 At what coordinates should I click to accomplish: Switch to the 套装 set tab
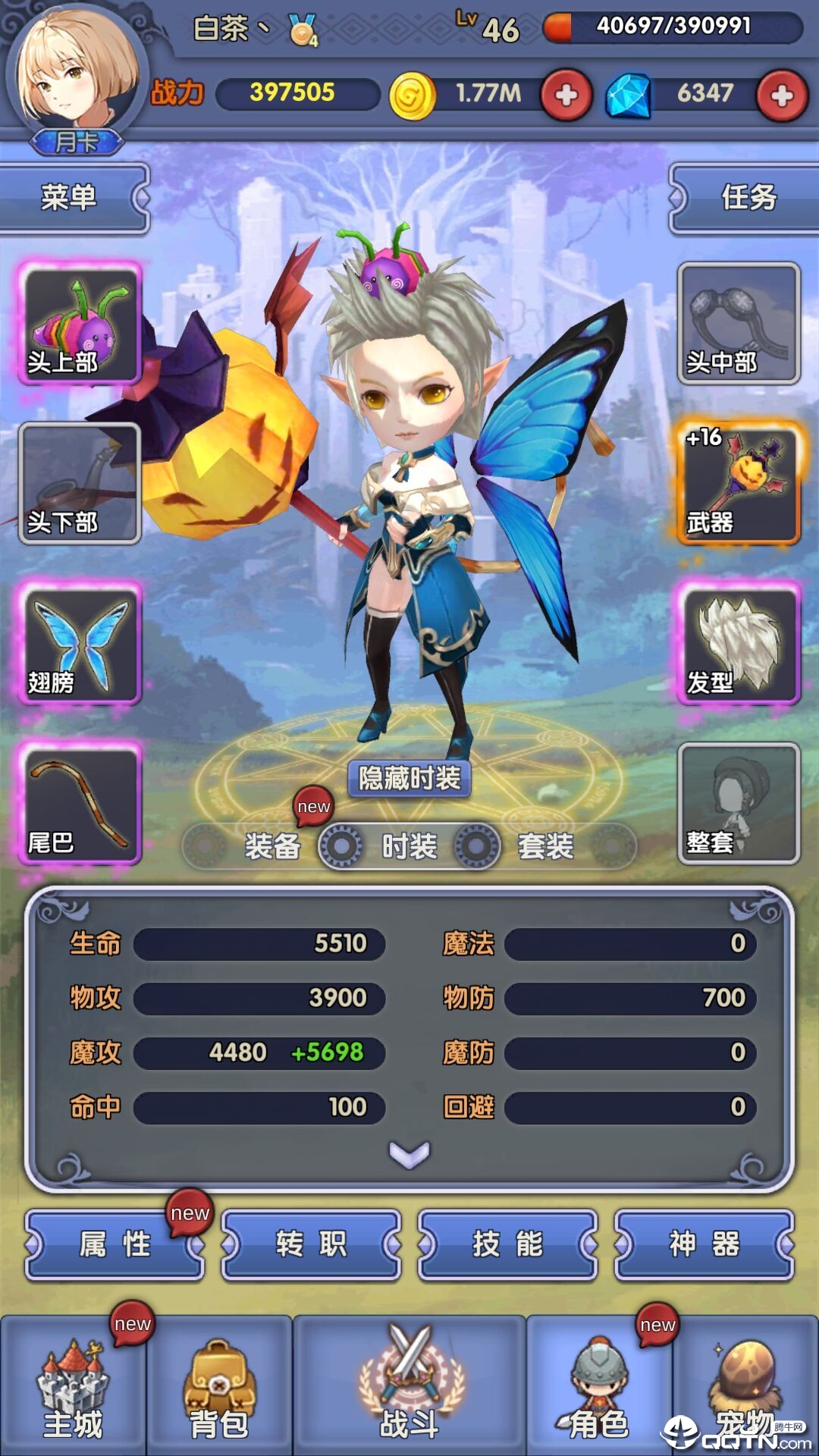click(545, 846)
